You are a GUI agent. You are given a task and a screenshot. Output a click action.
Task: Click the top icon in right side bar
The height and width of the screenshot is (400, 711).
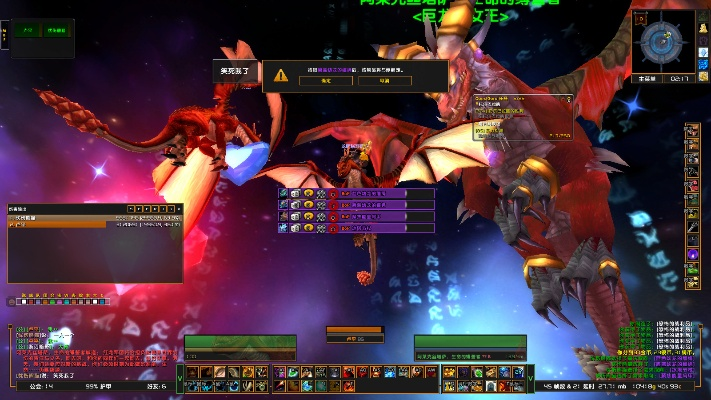(x=691, y=133)
